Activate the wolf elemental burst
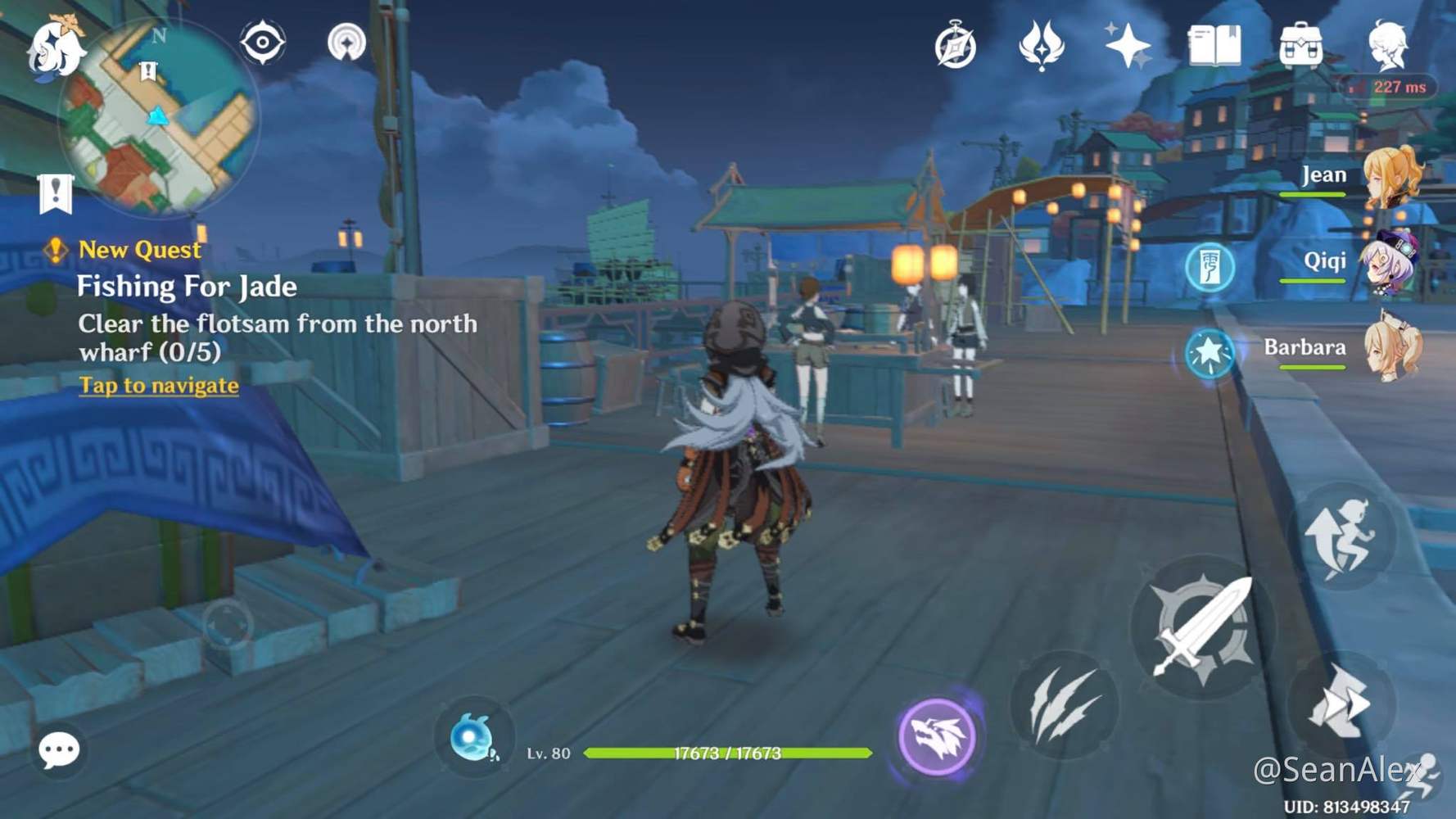1456x819 pixels. click(x=939, y=735)
